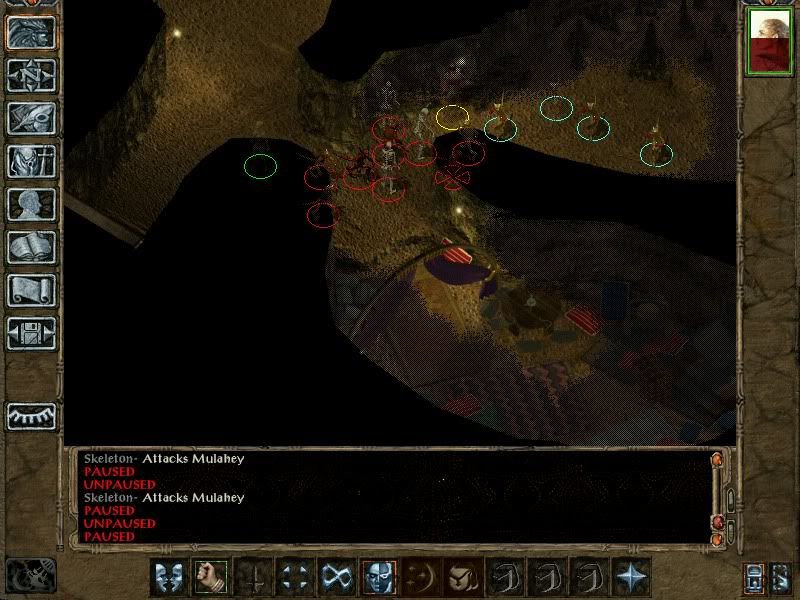Open the inventory screen button
Screen dimensions: 800x600
click(31, 161)
